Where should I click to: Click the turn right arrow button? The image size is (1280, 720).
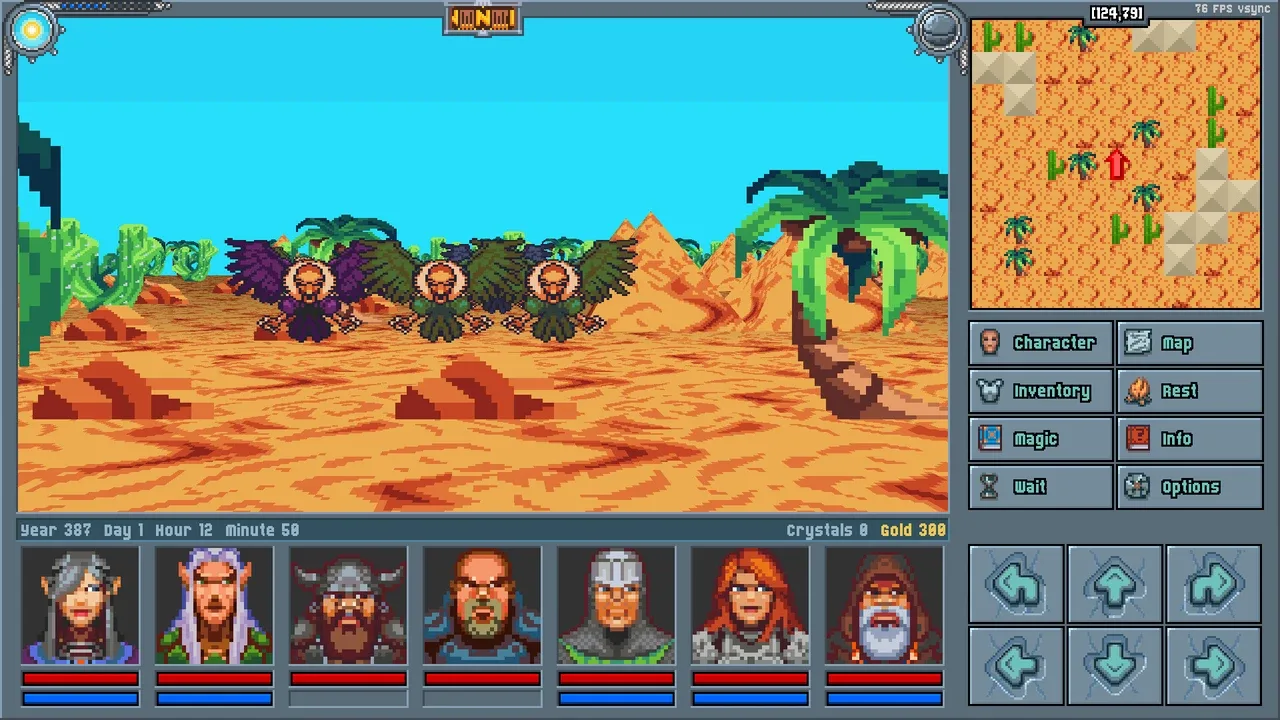pyautogui.click(x=1213, y=585)
